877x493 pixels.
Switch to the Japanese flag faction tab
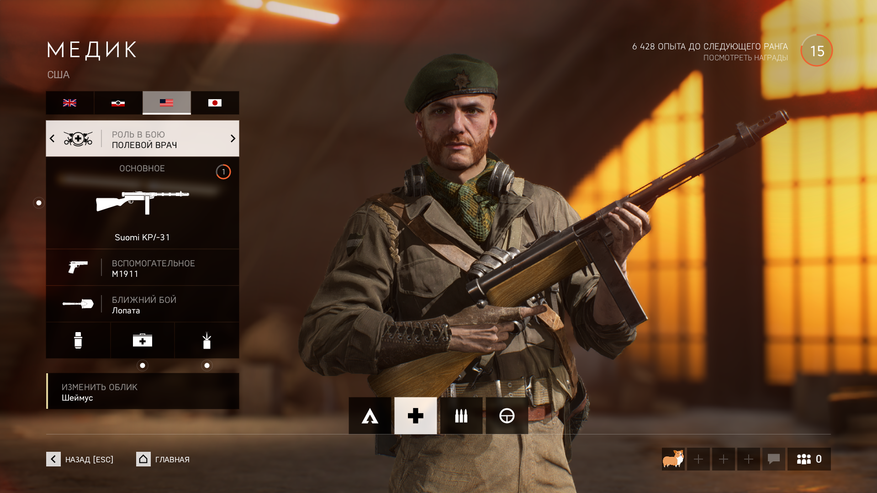pos(214,103)
